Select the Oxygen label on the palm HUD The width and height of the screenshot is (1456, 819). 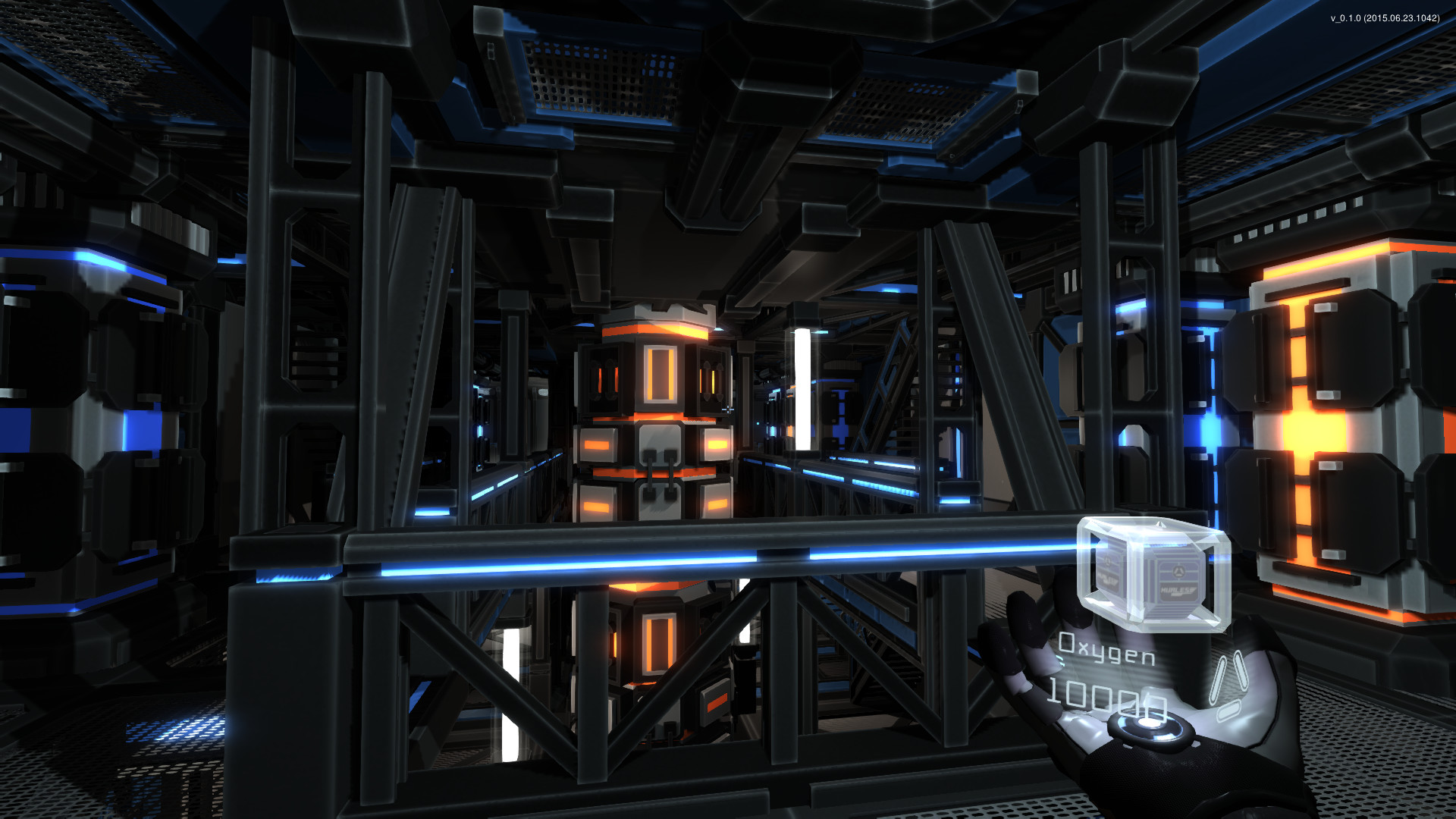(x=1106, y=650)
